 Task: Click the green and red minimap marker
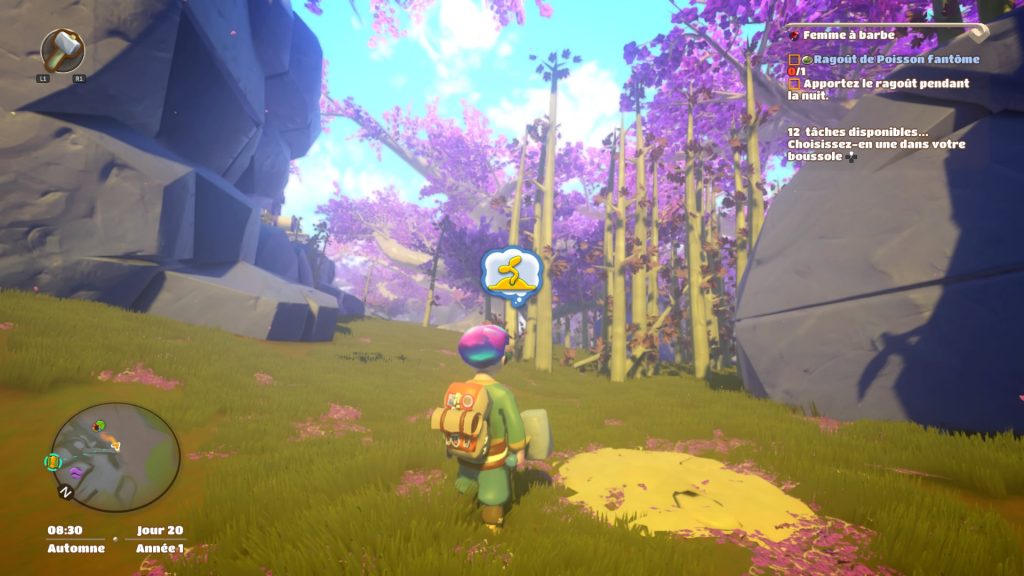coord(98,426)
